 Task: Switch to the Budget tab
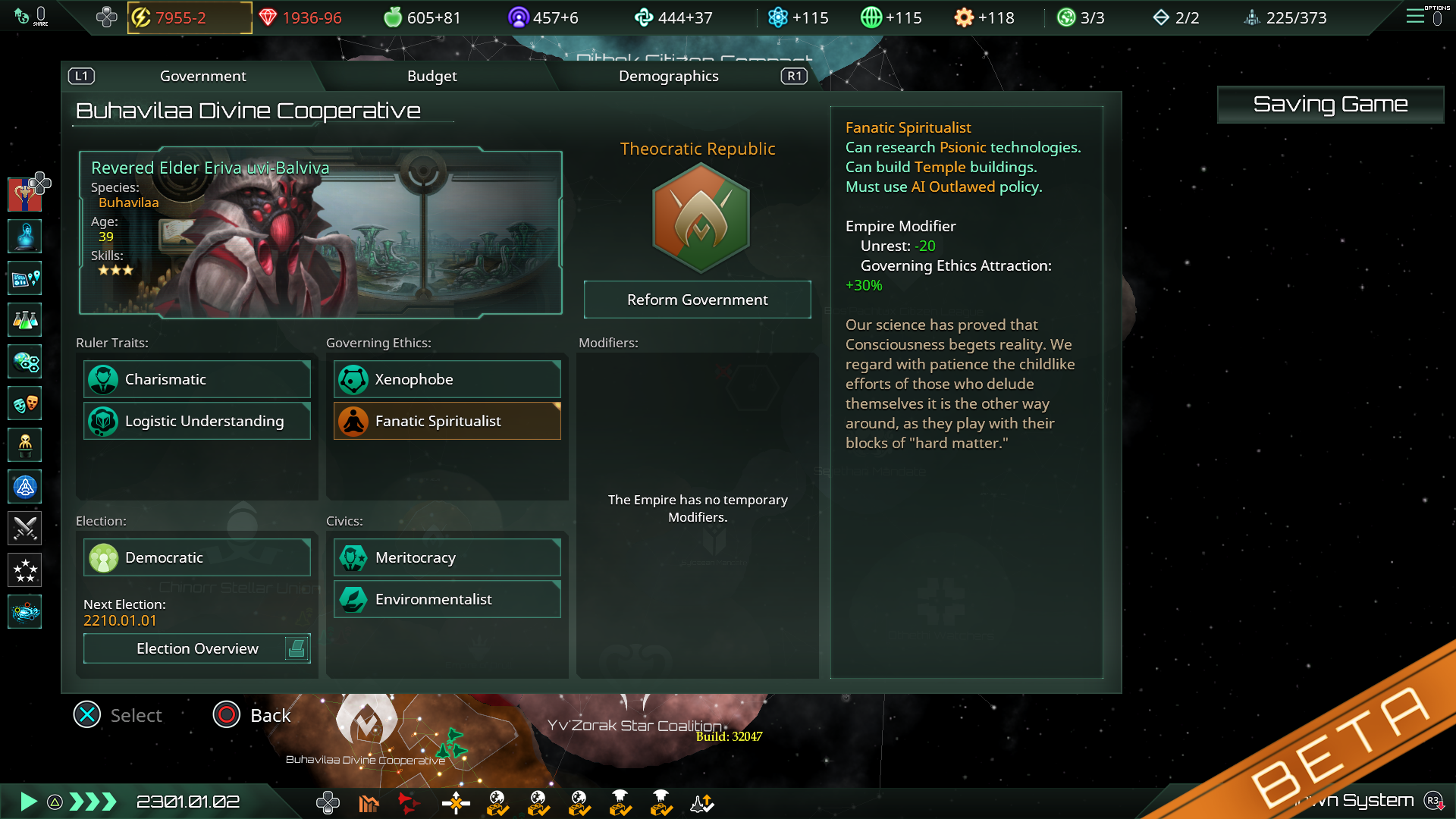(x=431, y=76)
